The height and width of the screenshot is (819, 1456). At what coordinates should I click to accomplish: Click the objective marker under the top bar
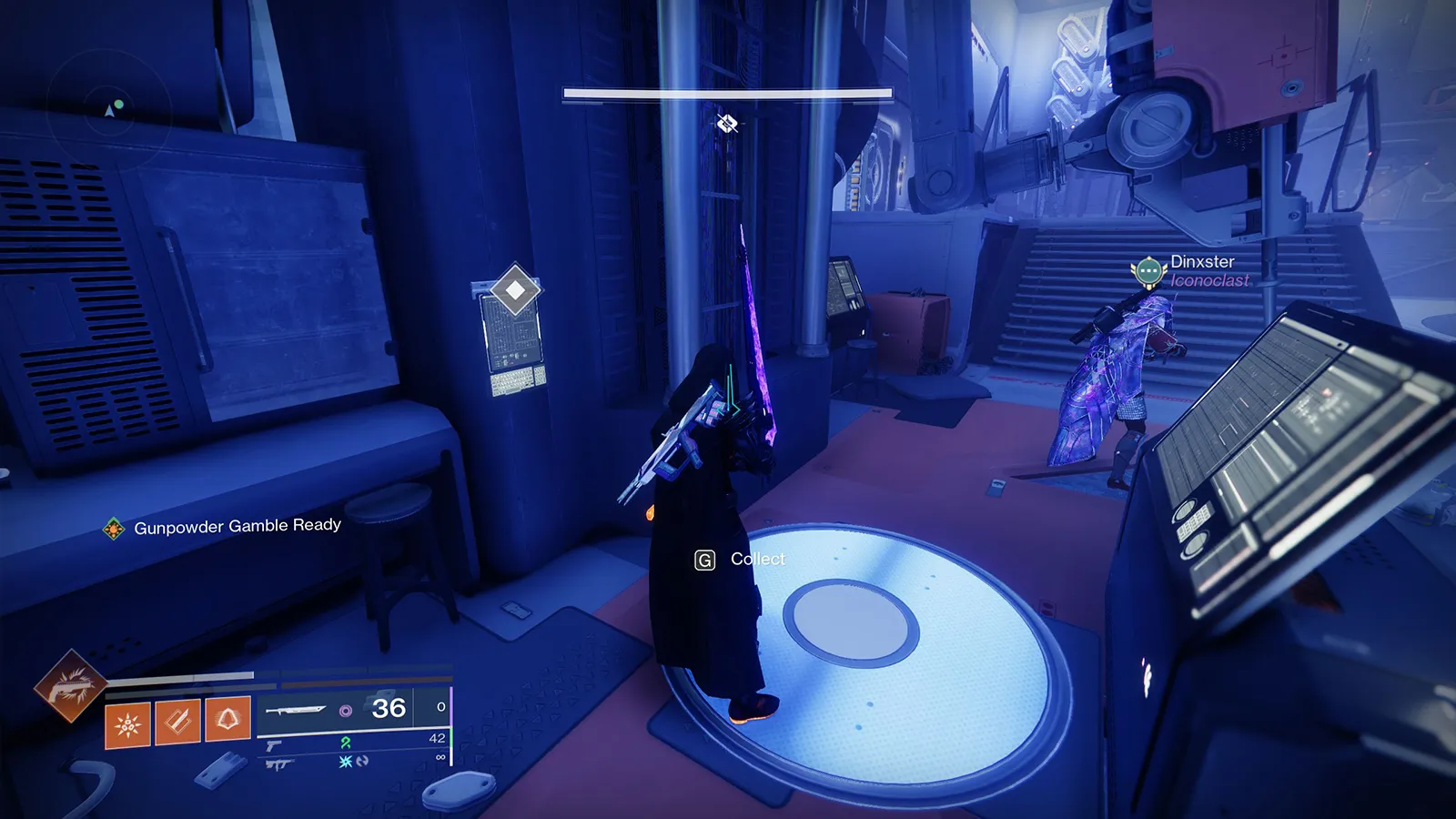coord(726,123)
